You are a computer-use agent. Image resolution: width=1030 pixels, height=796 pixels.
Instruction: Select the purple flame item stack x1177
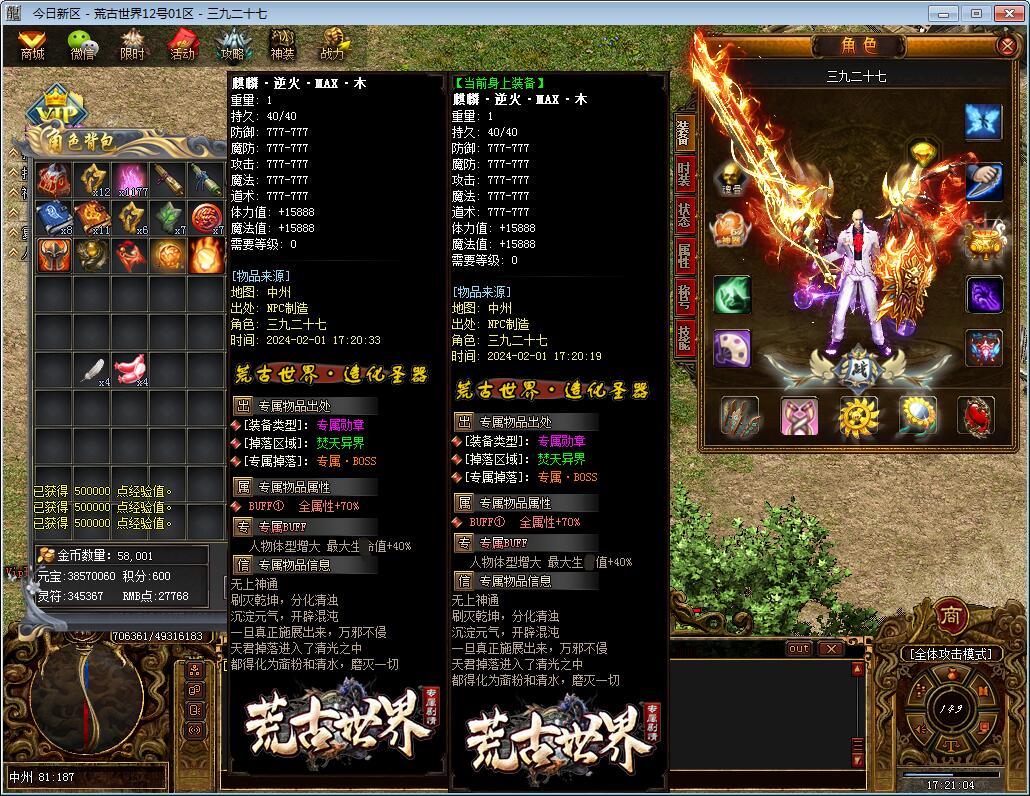coord(130,180)
